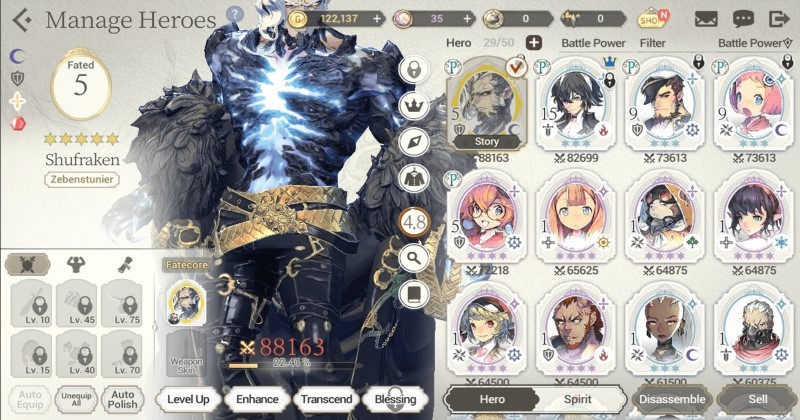This screenshot has height=420, width=800.
Task: Expand hero slots with the plus button
Action: 534,42
